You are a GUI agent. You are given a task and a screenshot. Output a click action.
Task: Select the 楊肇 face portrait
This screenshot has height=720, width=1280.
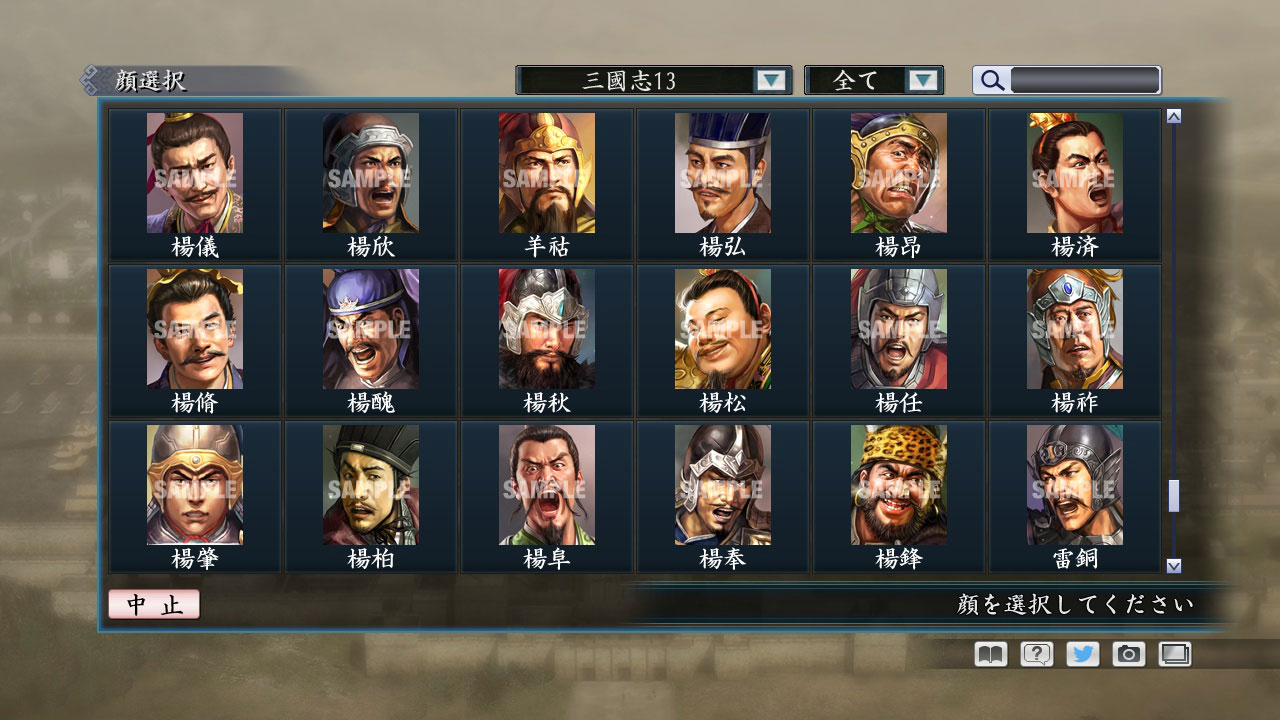tap(195, 485)
